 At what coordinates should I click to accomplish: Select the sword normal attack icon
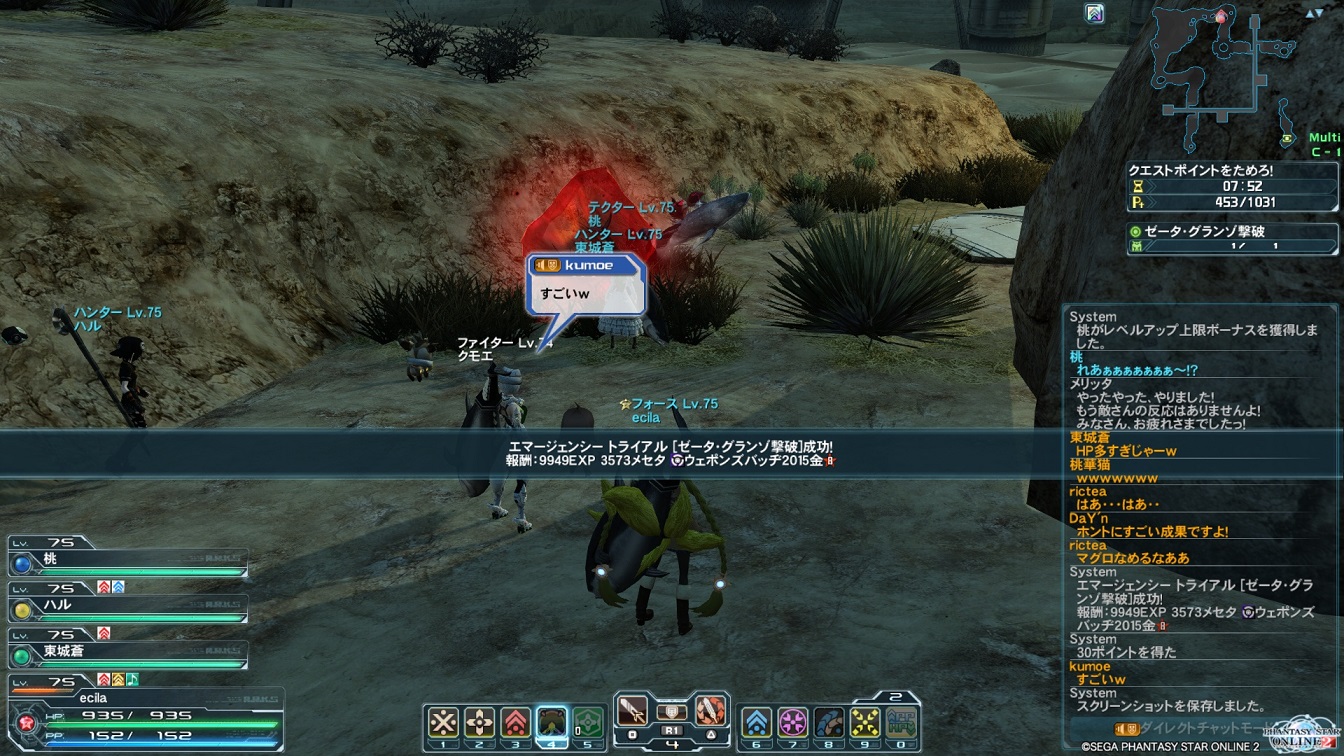click(x=632, y=712)
